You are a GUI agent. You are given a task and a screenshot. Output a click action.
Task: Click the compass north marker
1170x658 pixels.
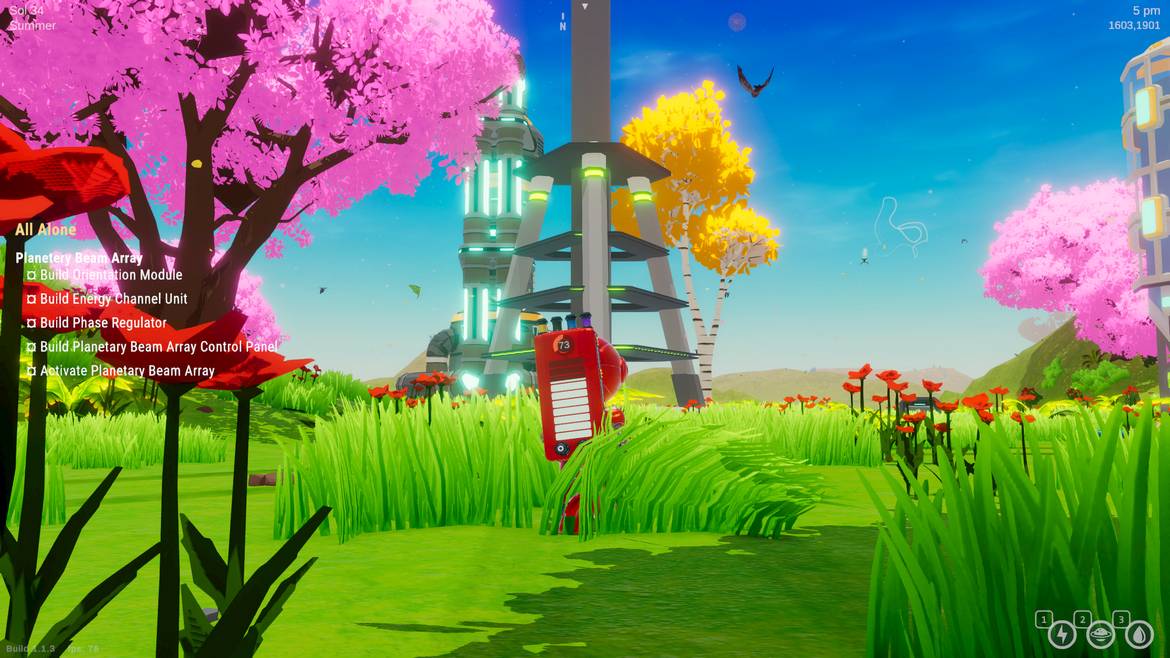(x=563, y=27)
